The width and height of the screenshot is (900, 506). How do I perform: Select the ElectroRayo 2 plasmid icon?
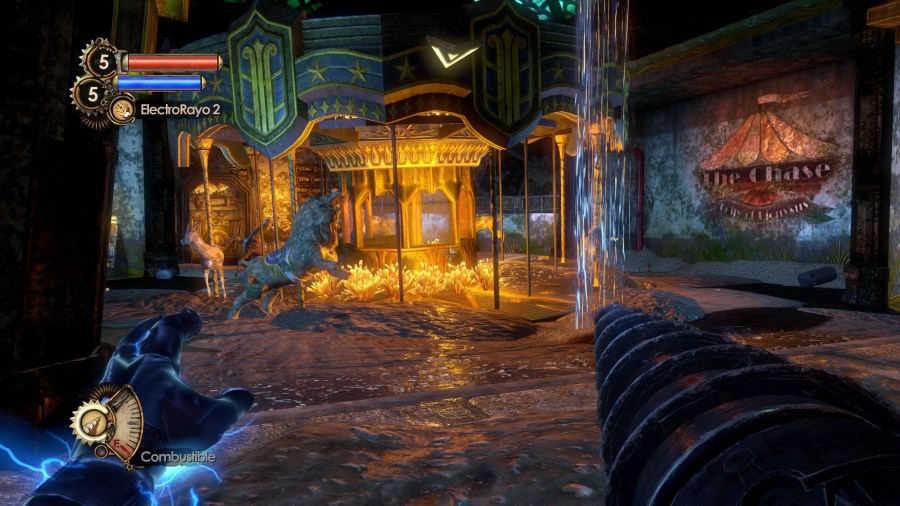pos(122,109)
